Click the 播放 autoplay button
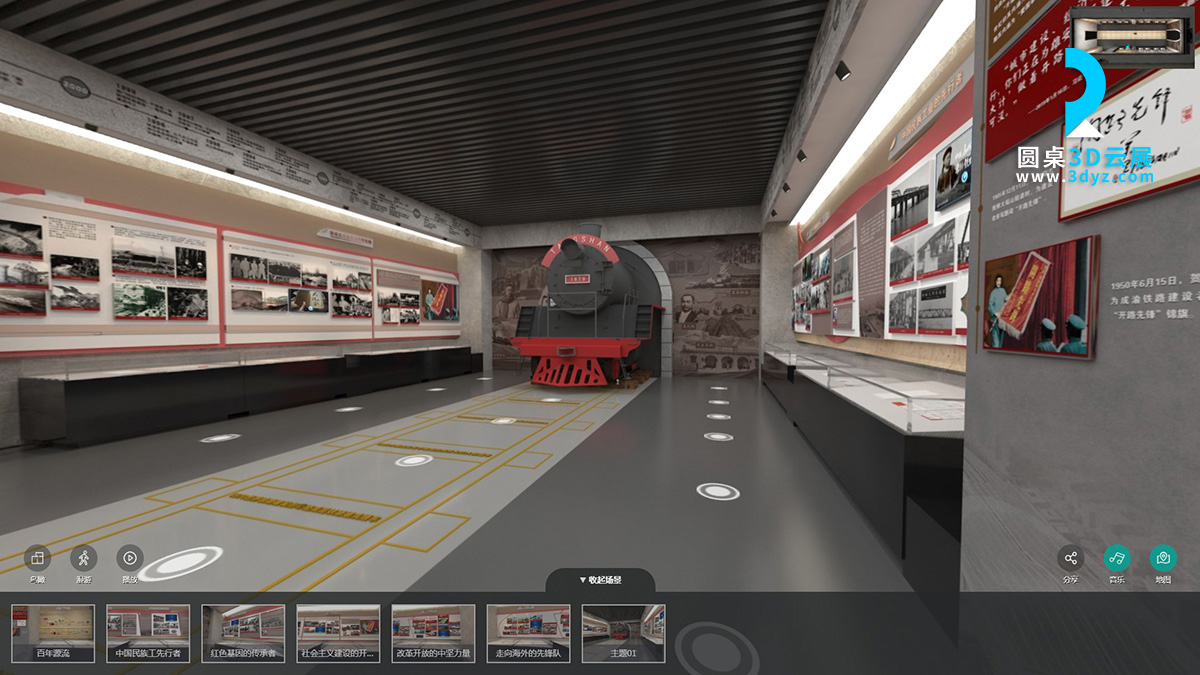The image size is (1200, 675). [x=130, y=559]
